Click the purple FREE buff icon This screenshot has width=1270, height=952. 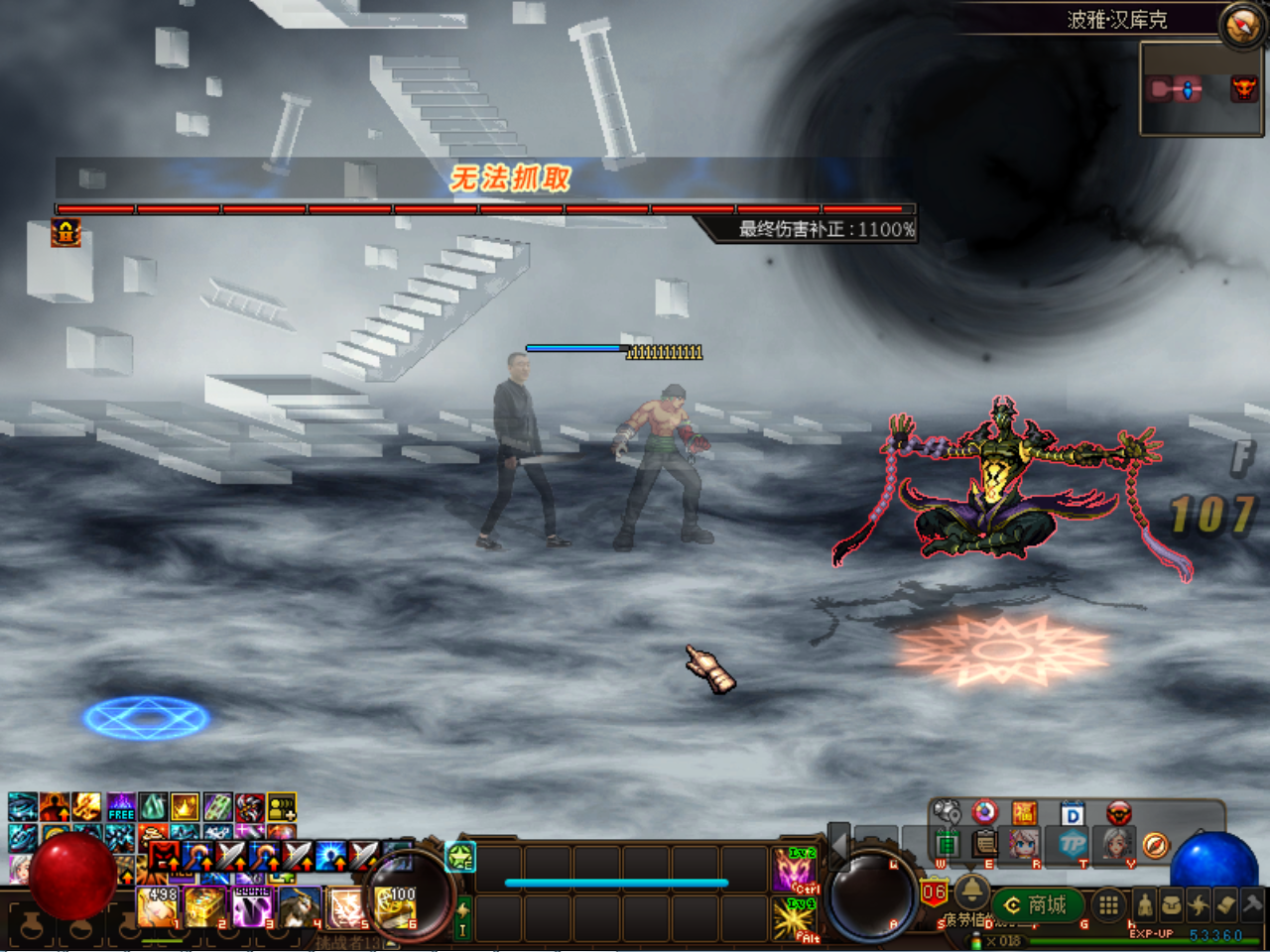click(121, 807)
